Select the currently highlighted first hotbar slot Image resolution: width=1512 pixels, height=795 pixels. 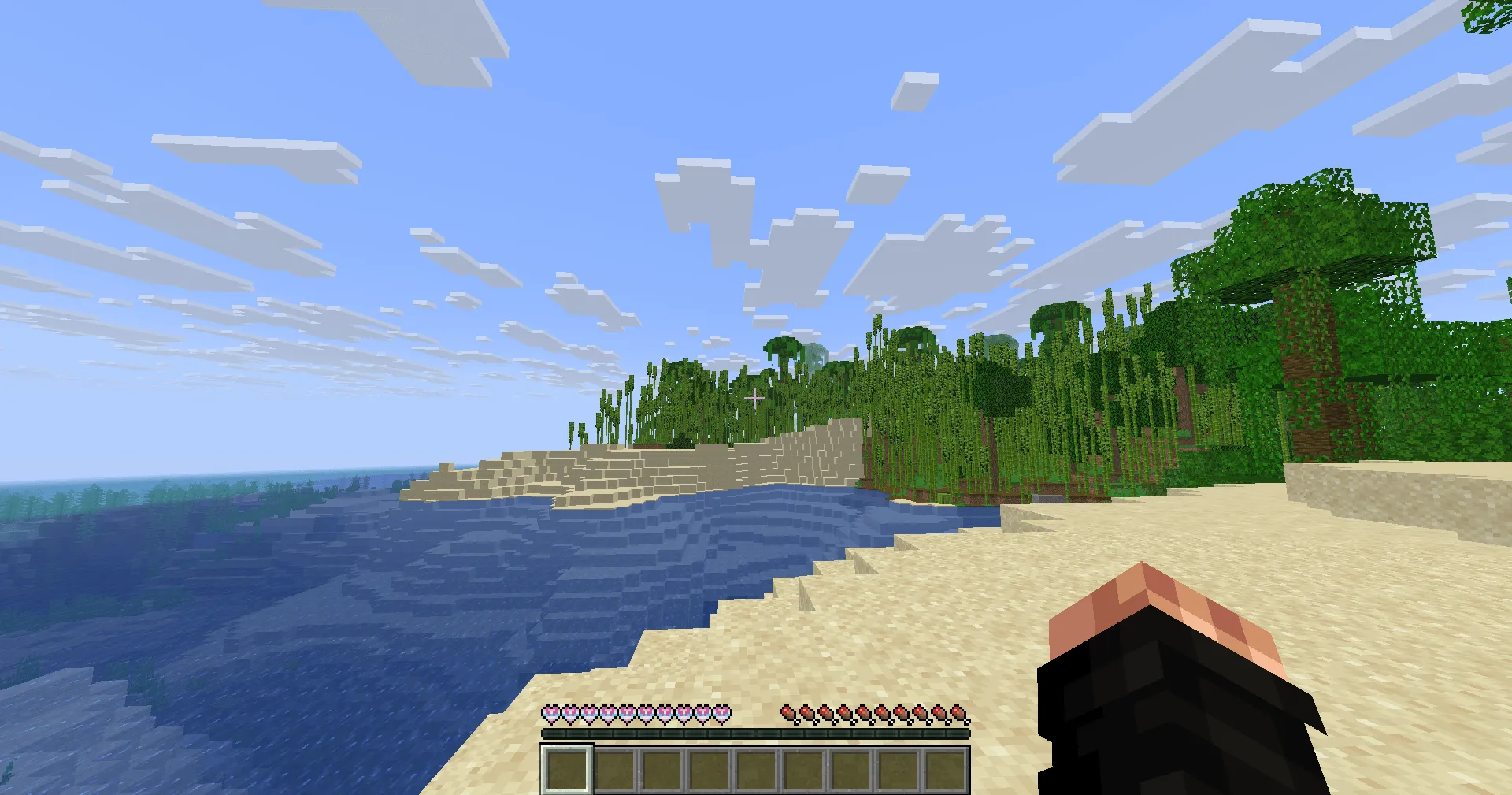[566, 770]
